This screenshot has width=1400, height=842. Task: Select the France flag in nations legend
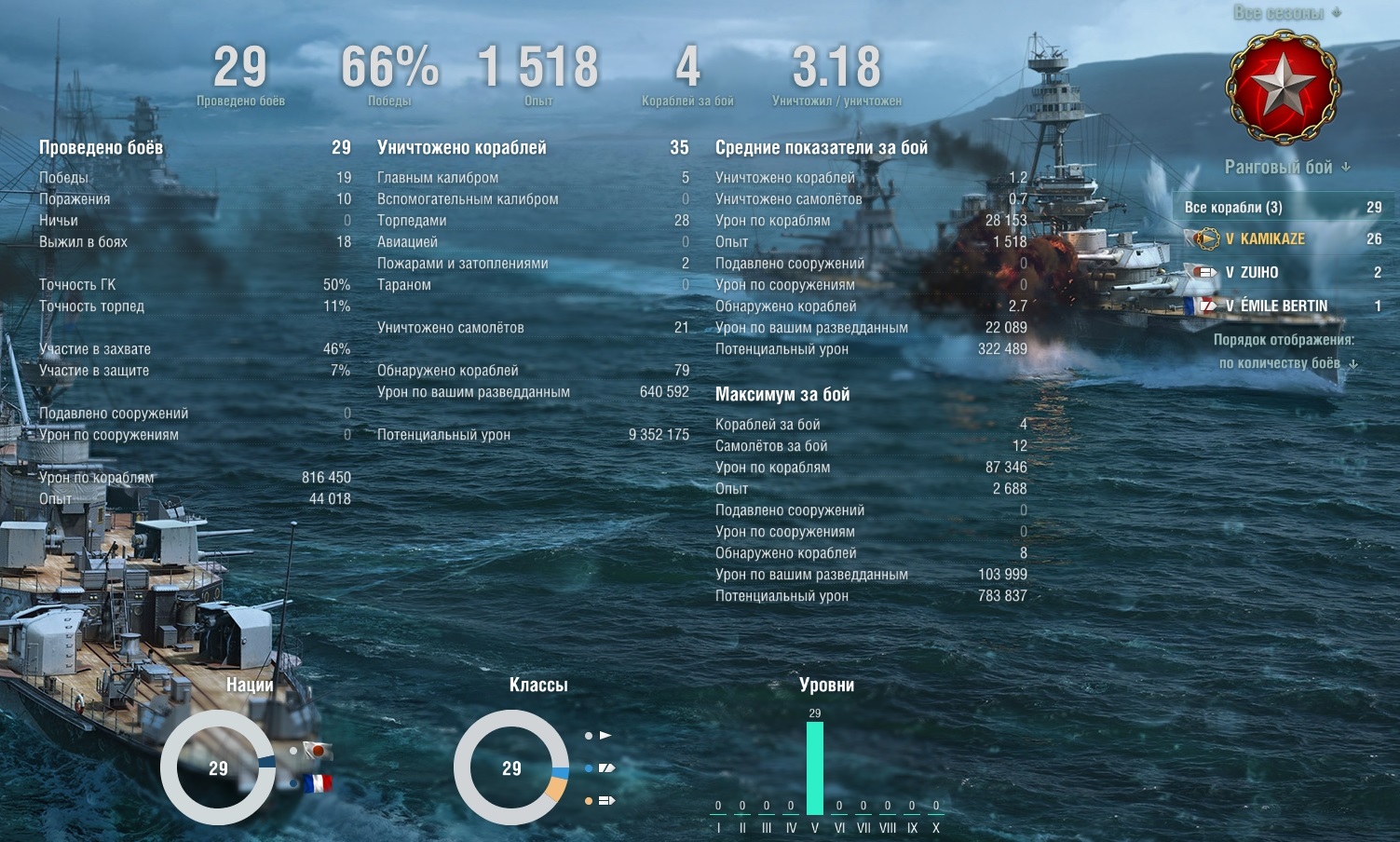[318, 783]
